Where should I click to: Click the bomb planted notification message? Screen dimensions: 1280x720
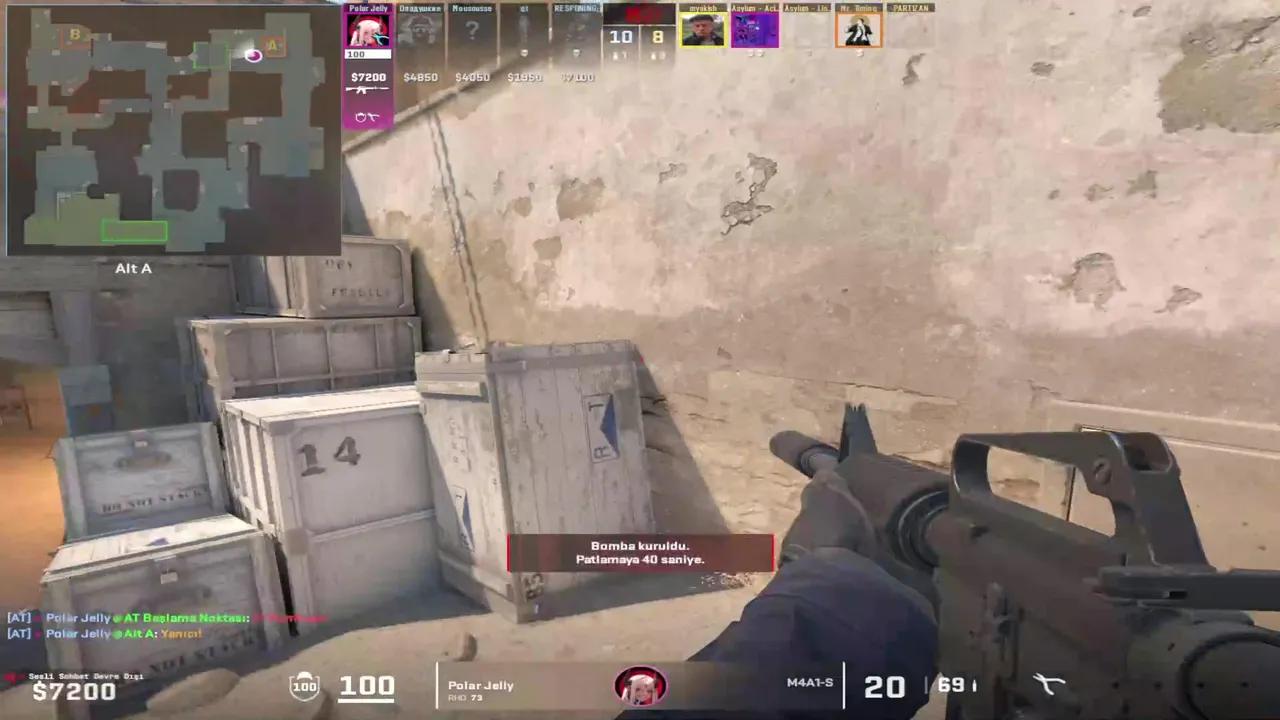[x=640, y=553]
